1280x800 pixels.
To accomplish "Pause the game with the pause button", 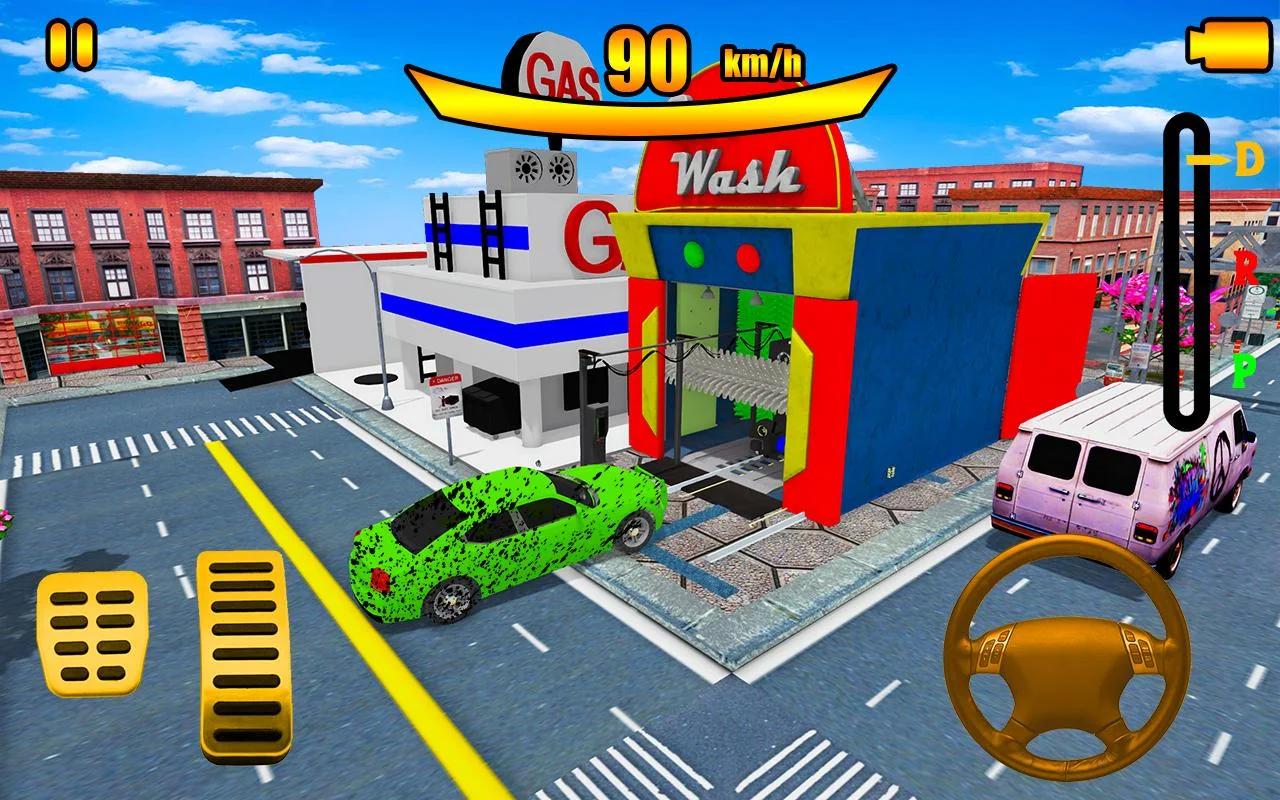I will 72,46.
